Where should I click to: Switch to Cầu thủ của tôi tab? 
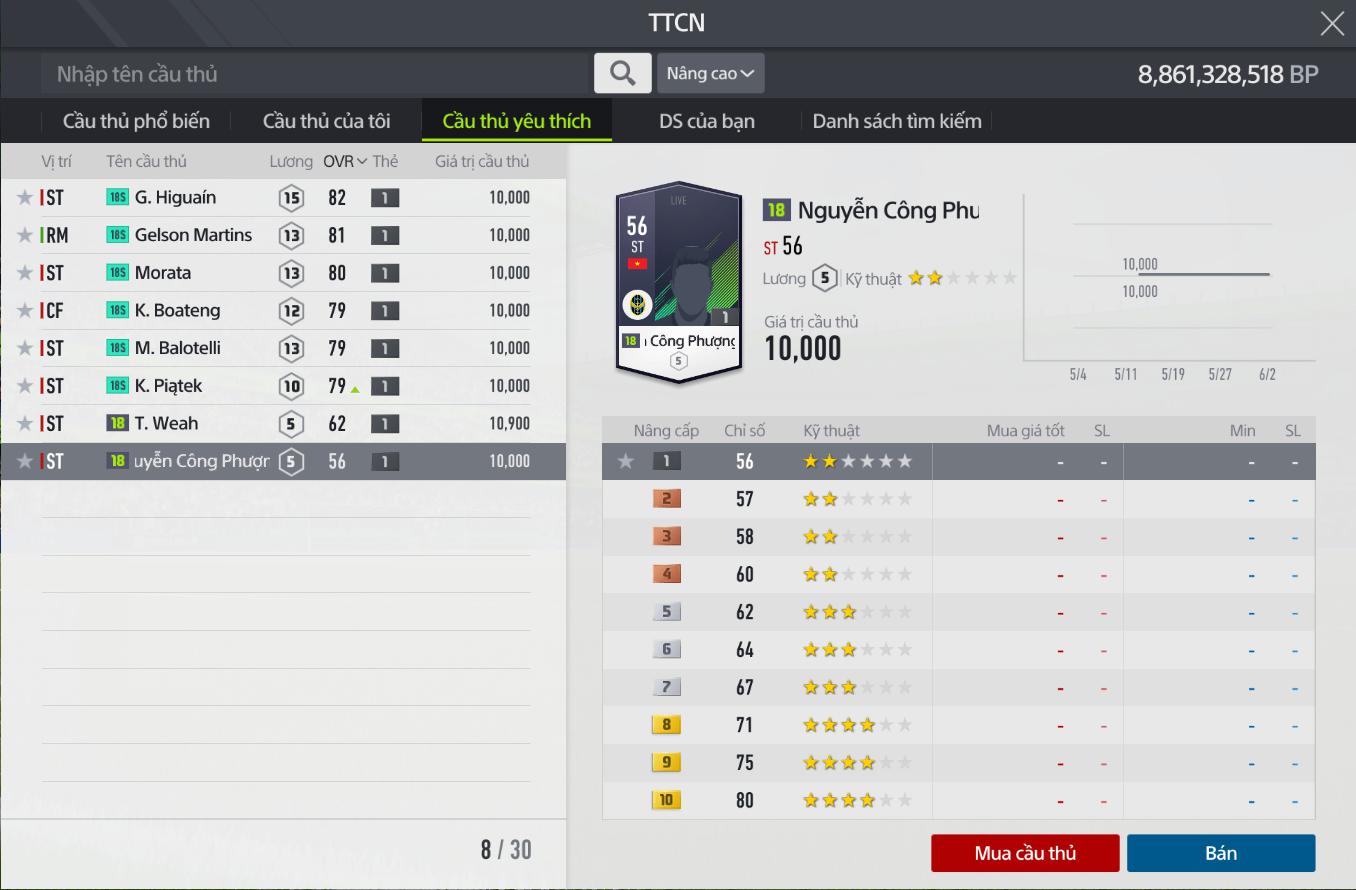[326, 121]
